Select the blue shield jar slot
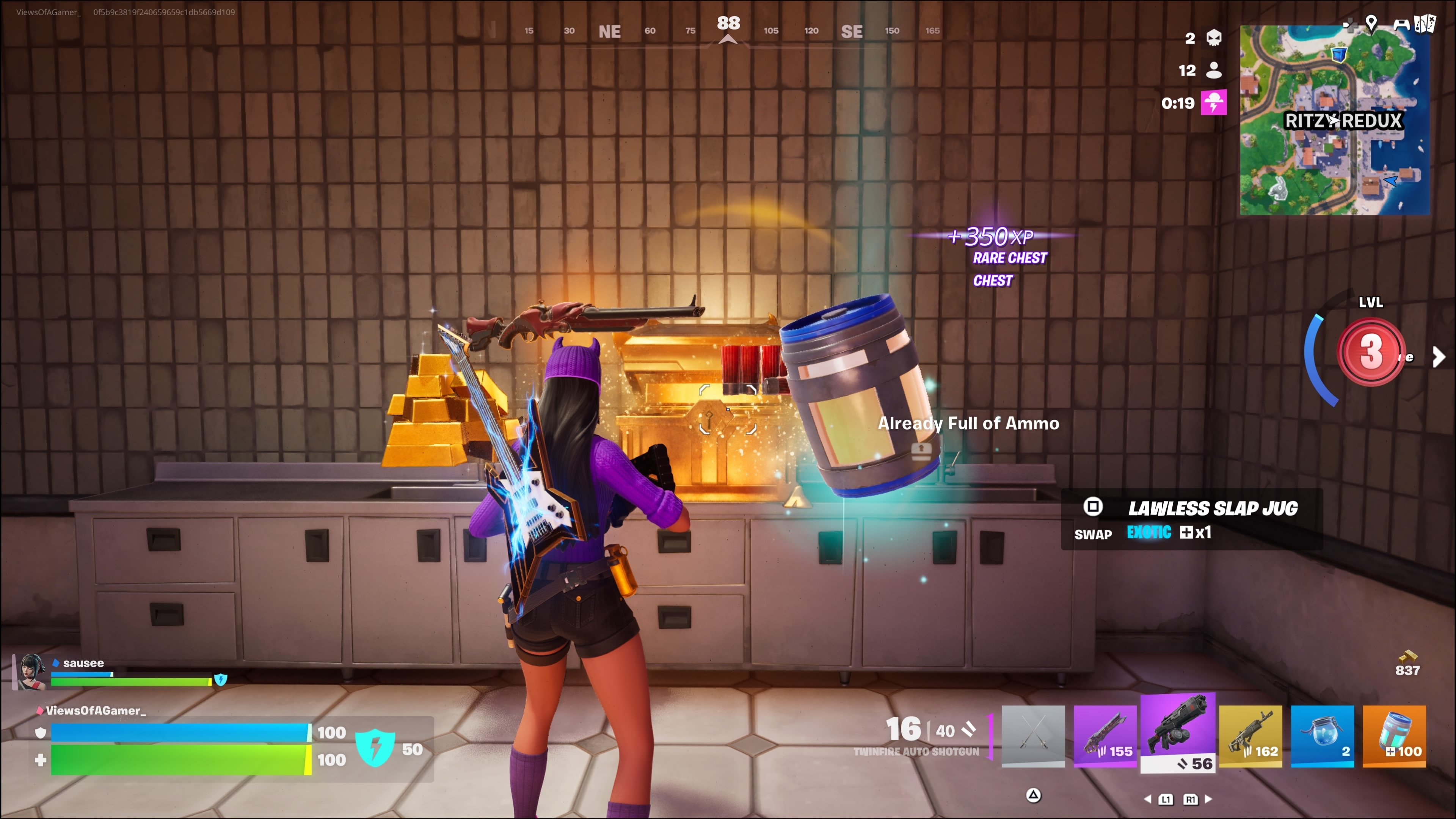 pyautogui.click(x=1322, y=735)
